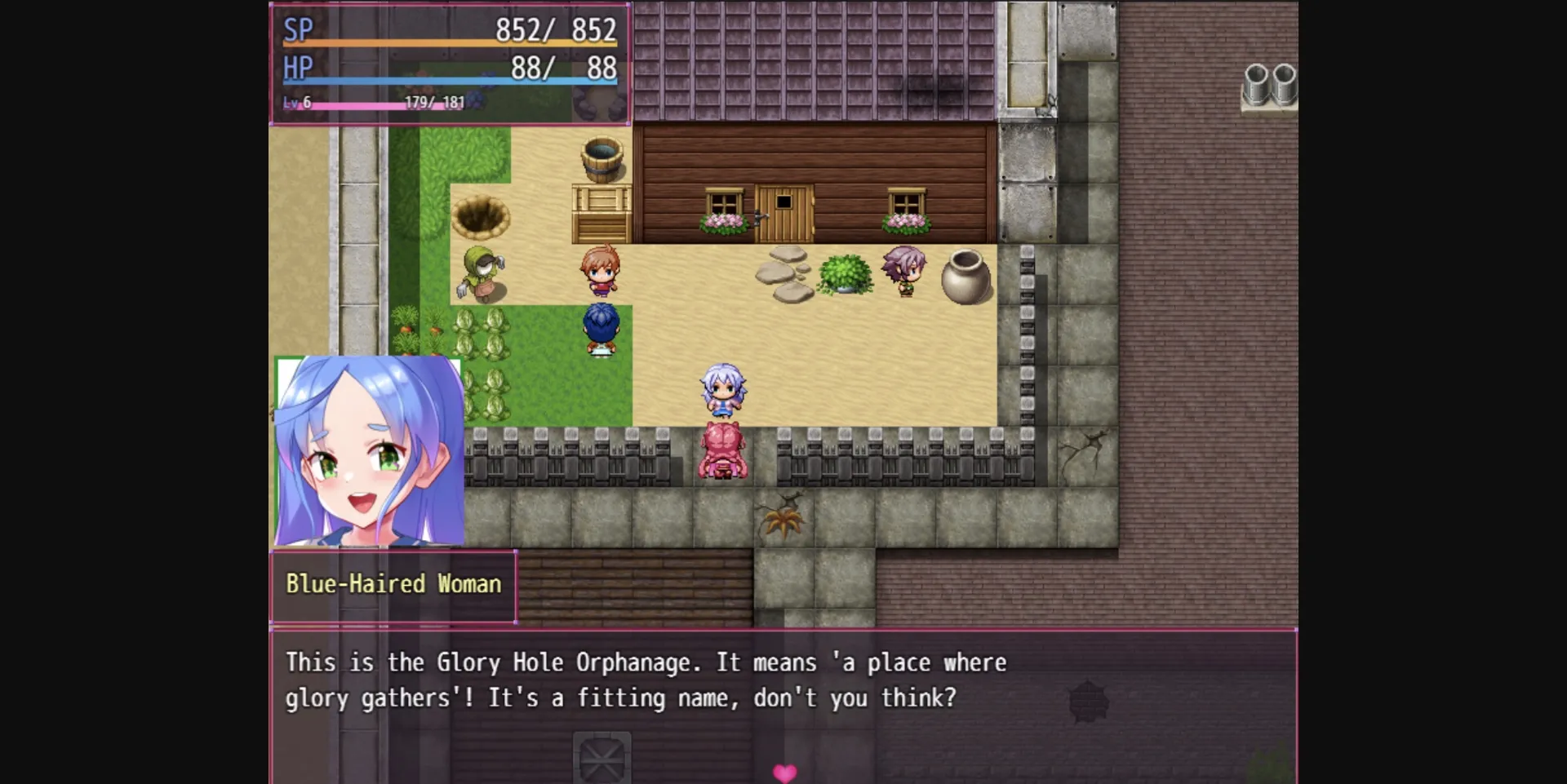Click the Blue-Haired Woman portrait
This screenshot has height=784, width=1567.
(x=369, y=451)
